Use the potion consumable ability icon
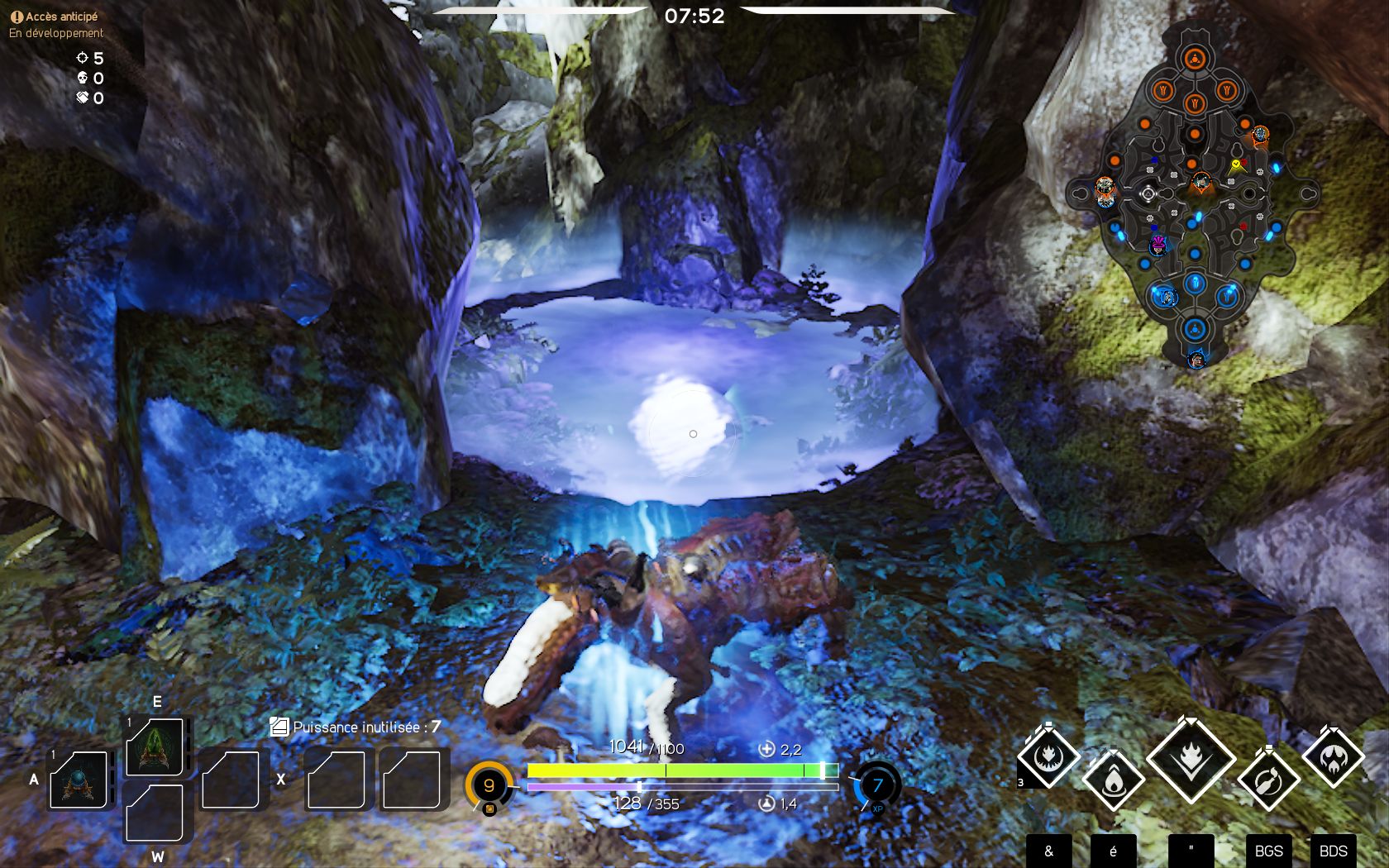The height and width of the screenshot is (868, 1389). pos(1268,780)
